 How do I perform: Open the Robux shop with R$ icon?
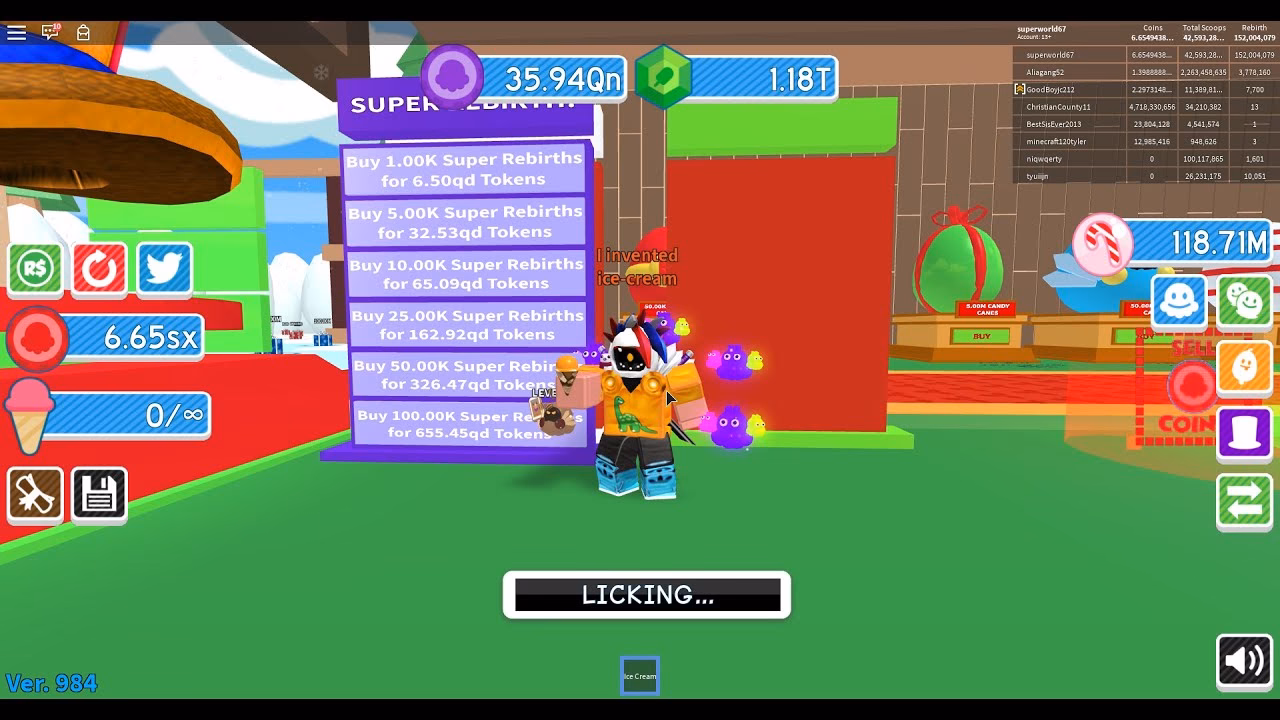tap(35, 269)
